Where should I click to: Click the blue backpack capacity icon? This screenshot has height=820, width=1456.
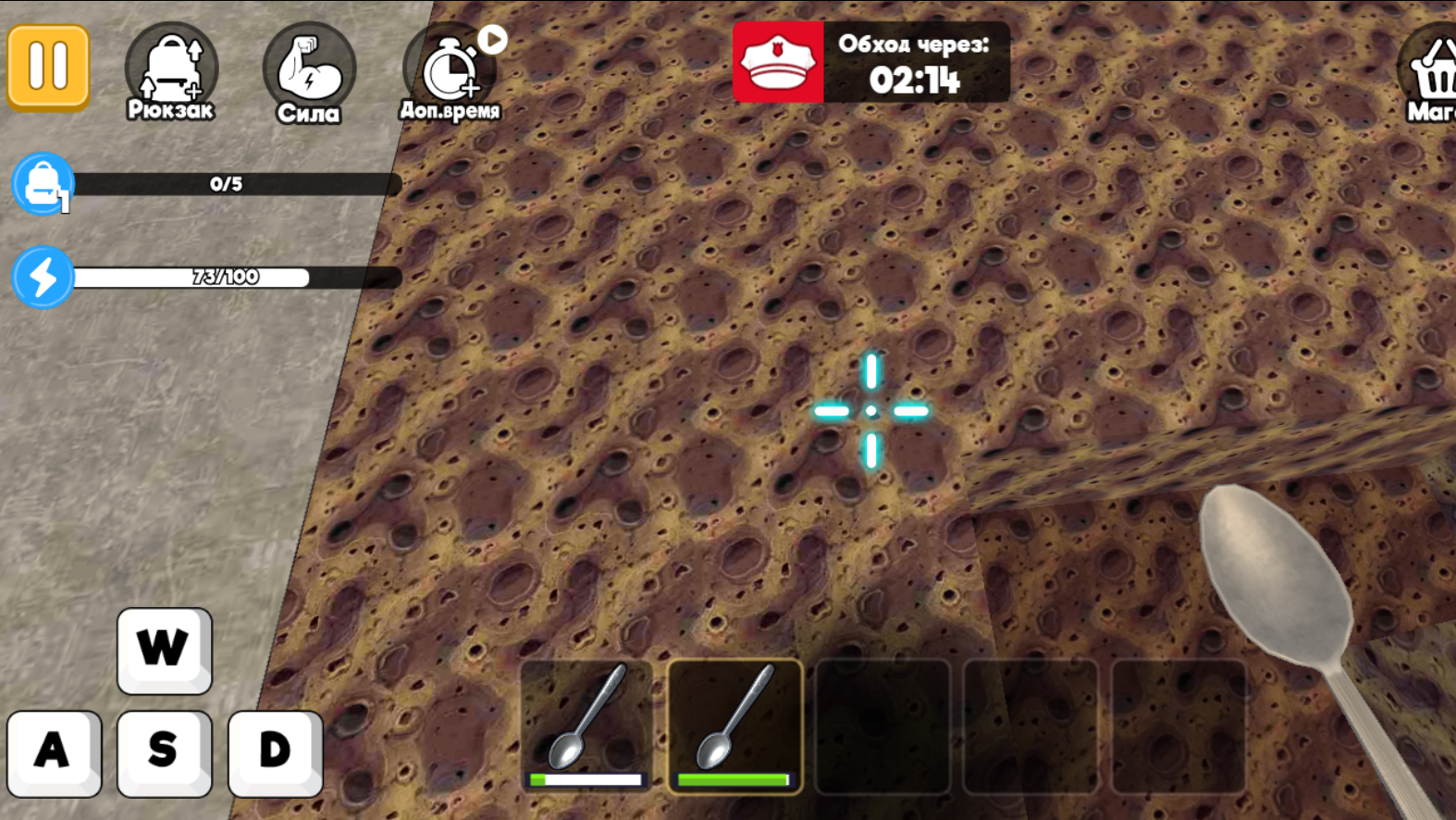(42, 184)
